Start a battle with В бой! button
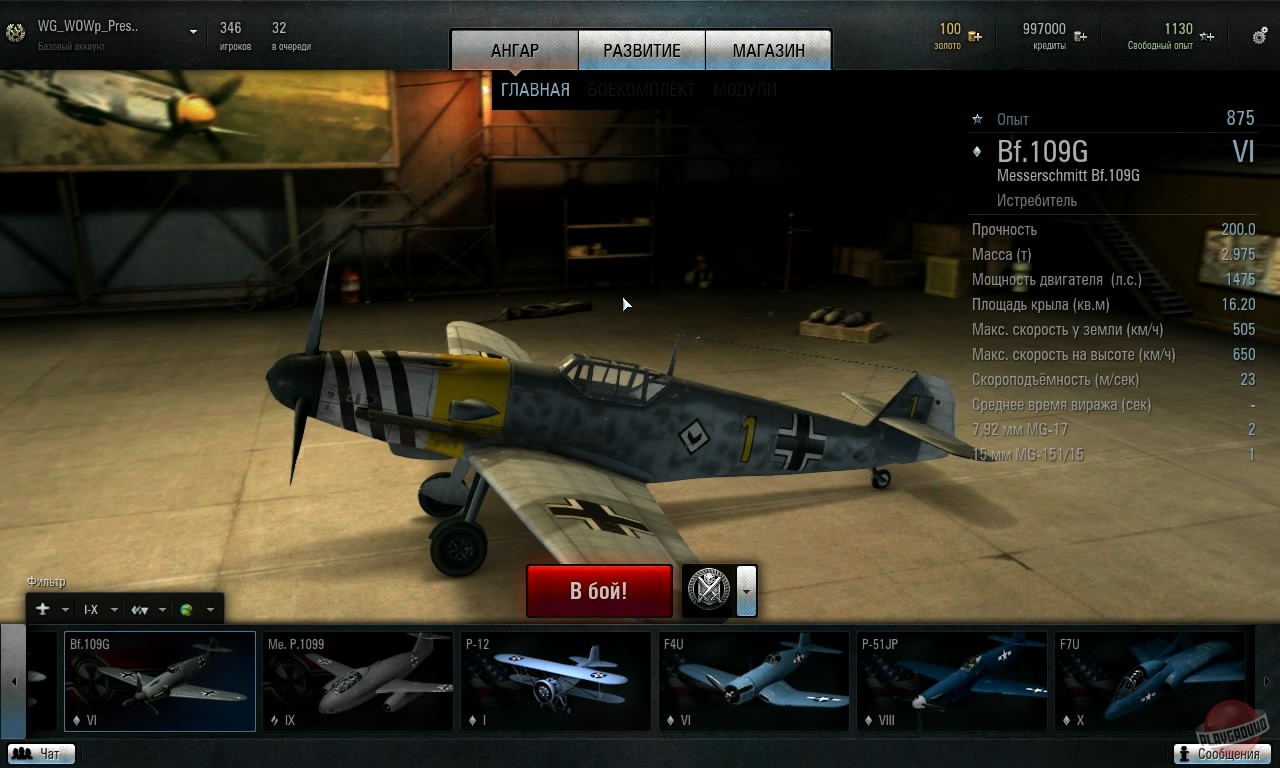 (599, 591)
